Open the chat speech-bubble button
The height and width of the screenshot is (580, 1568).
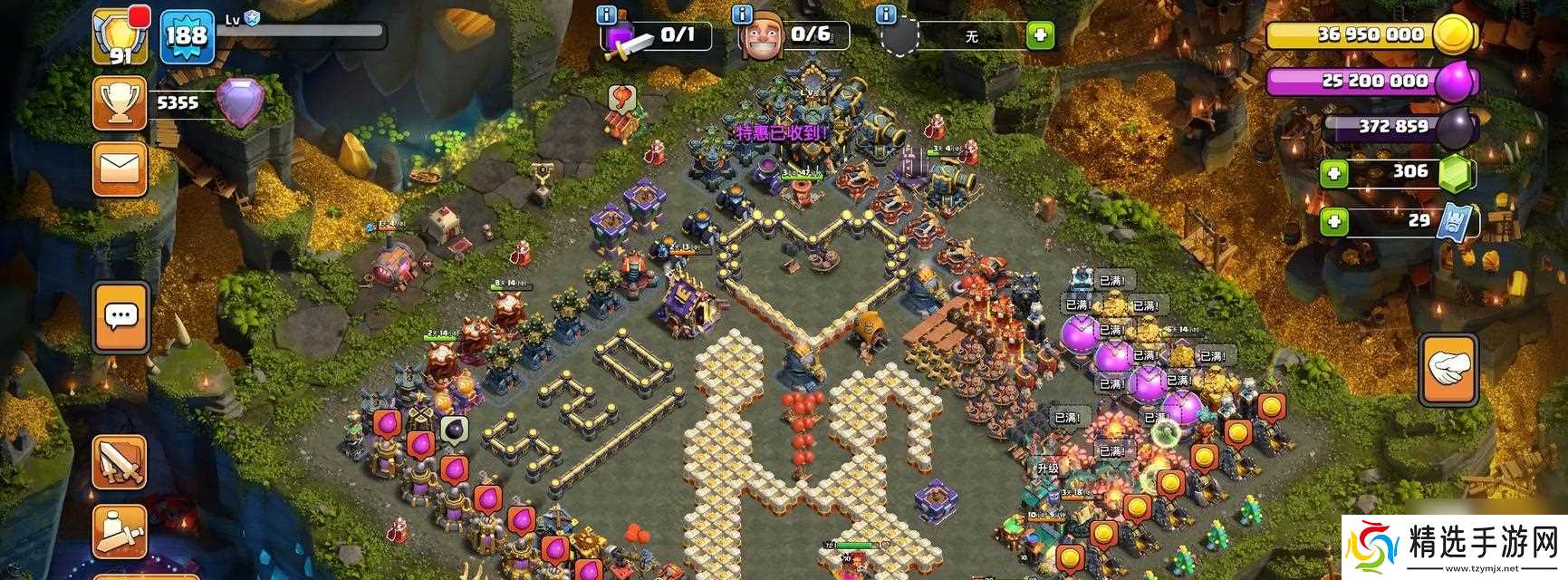pos(120,317)
